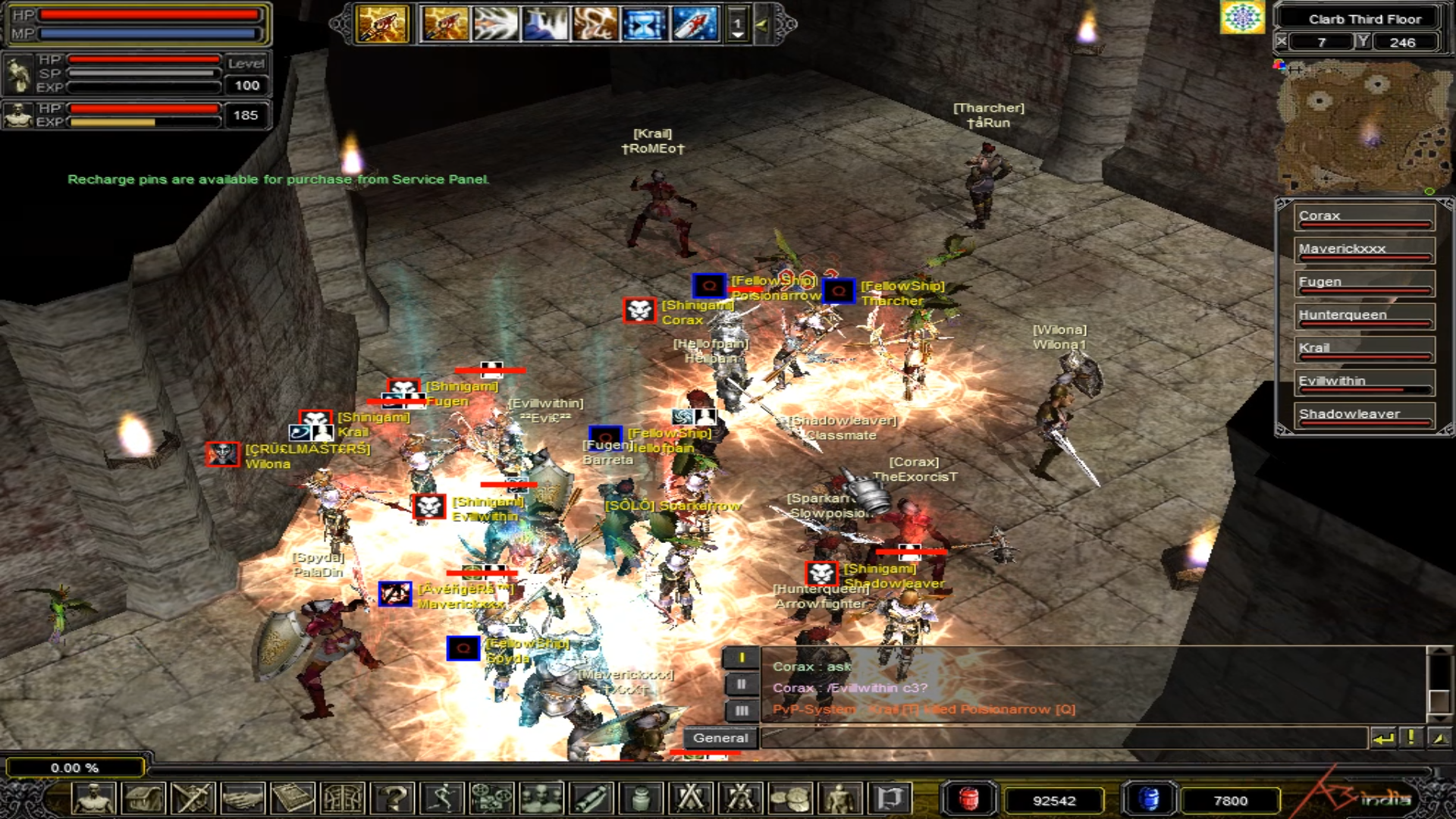Activate the hourglass skill in the hotbar
This screenshot has width=1456, height=819.
click(x=643, y=24)
